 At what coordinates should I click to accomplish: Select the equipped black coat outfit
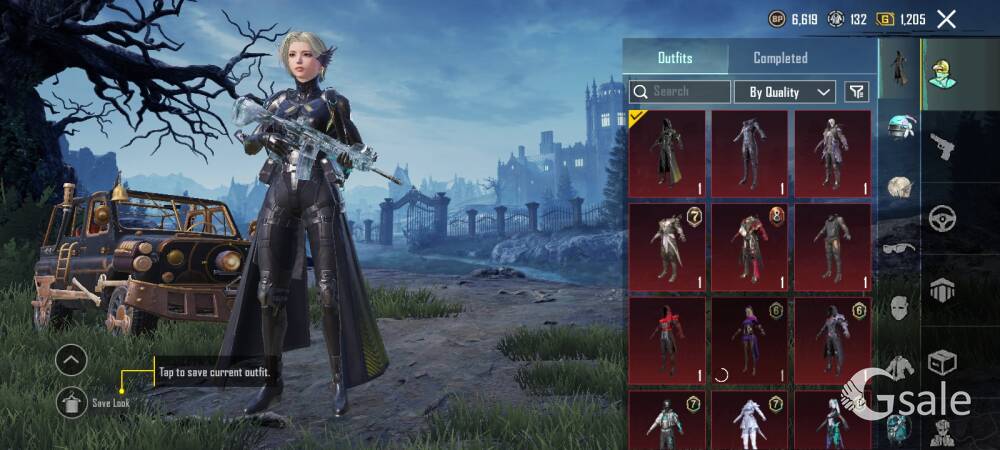click(667, 153)
